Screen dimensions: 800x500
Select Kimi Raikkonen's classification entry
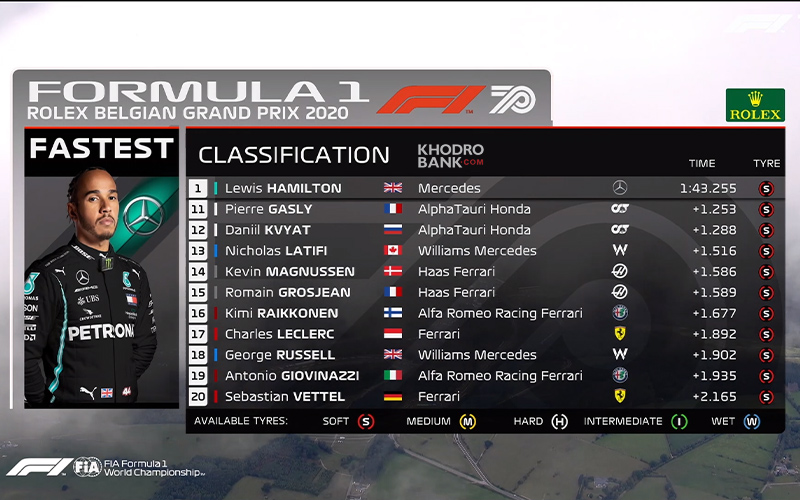[x=281, y=313]
